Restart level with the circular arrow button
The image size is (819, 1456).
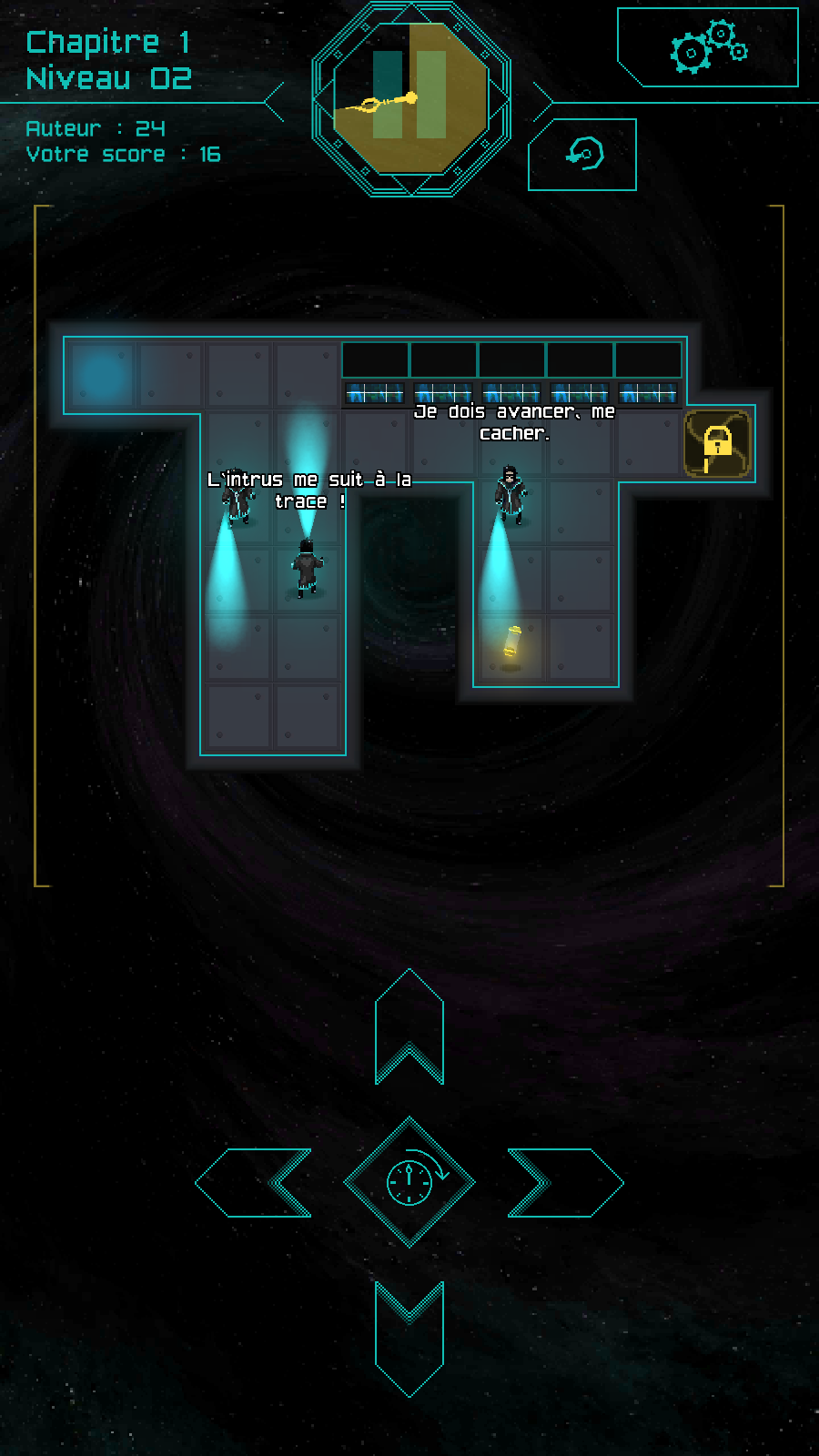[582, 154]
